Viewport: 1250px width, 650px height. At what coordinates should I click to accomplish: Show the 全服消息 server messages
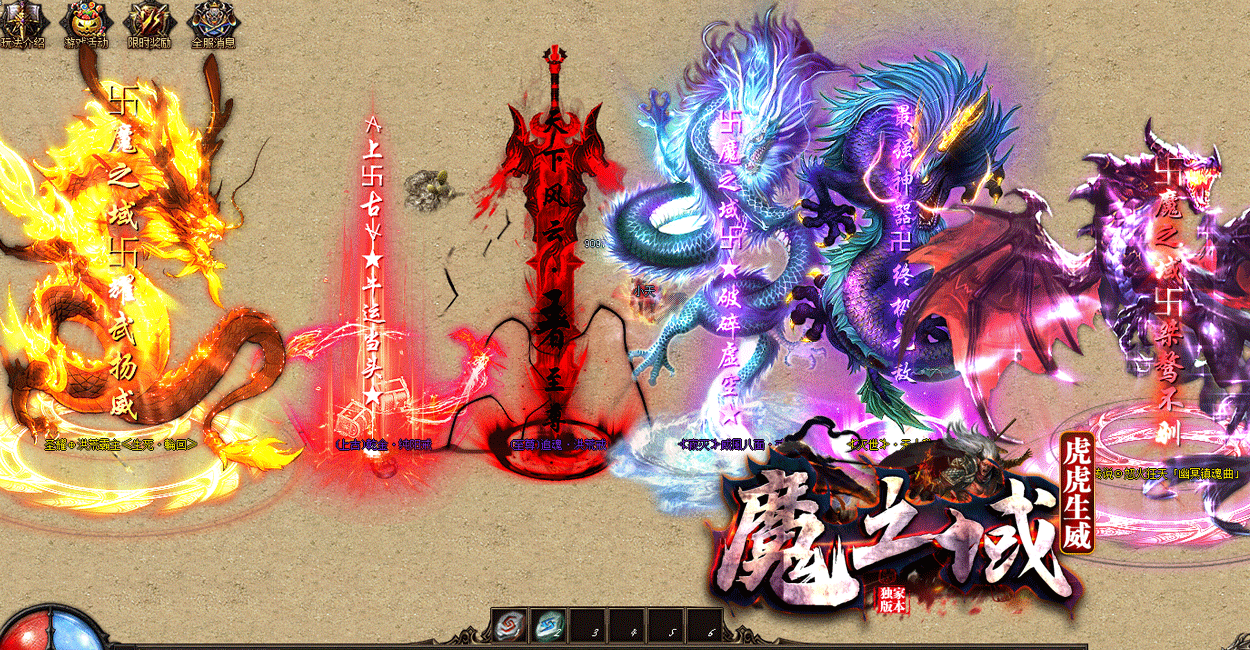(x=212, y=24)
